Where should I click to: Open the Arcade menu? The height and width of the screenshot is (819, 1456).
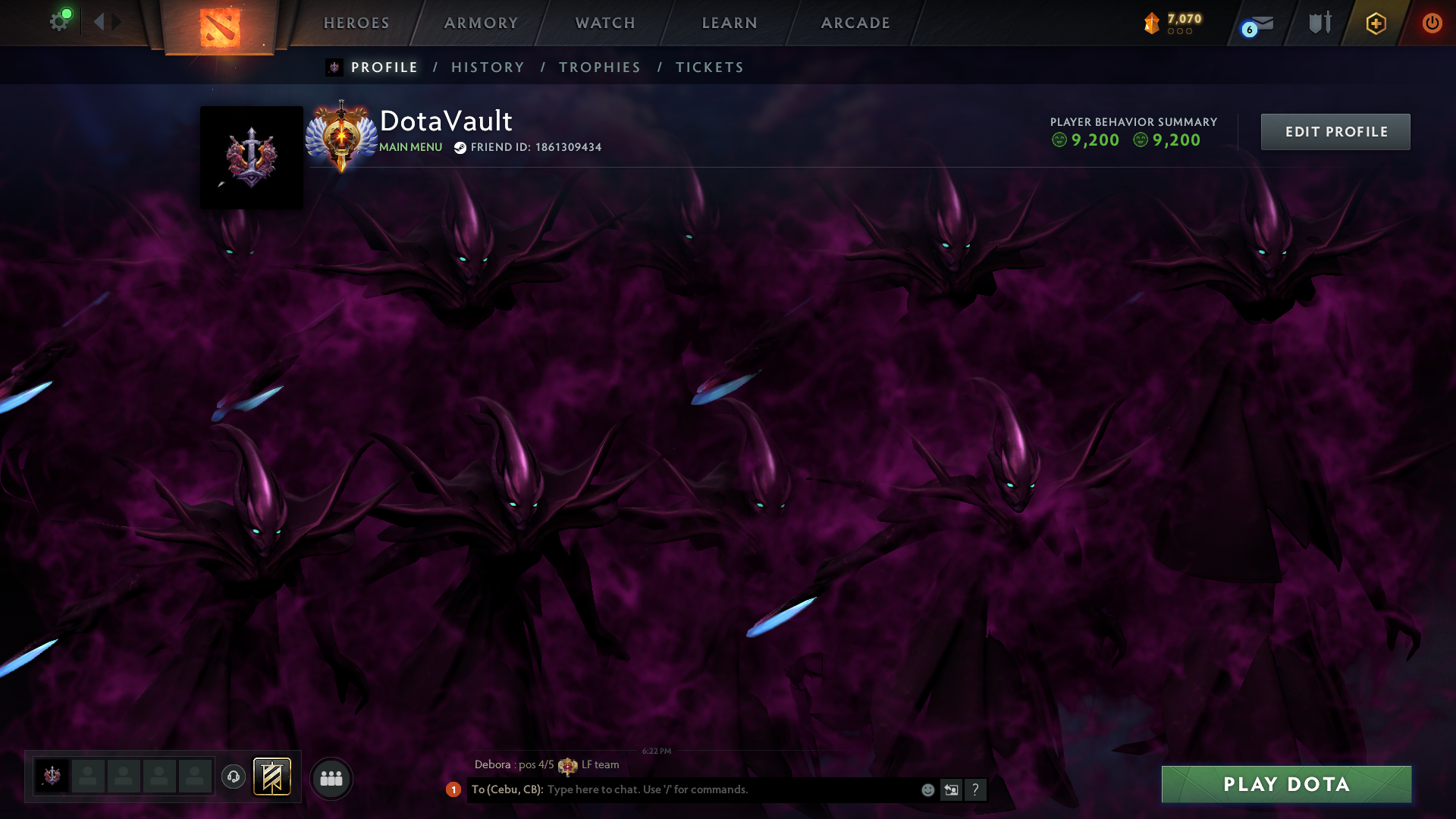[x=855, y=23]
